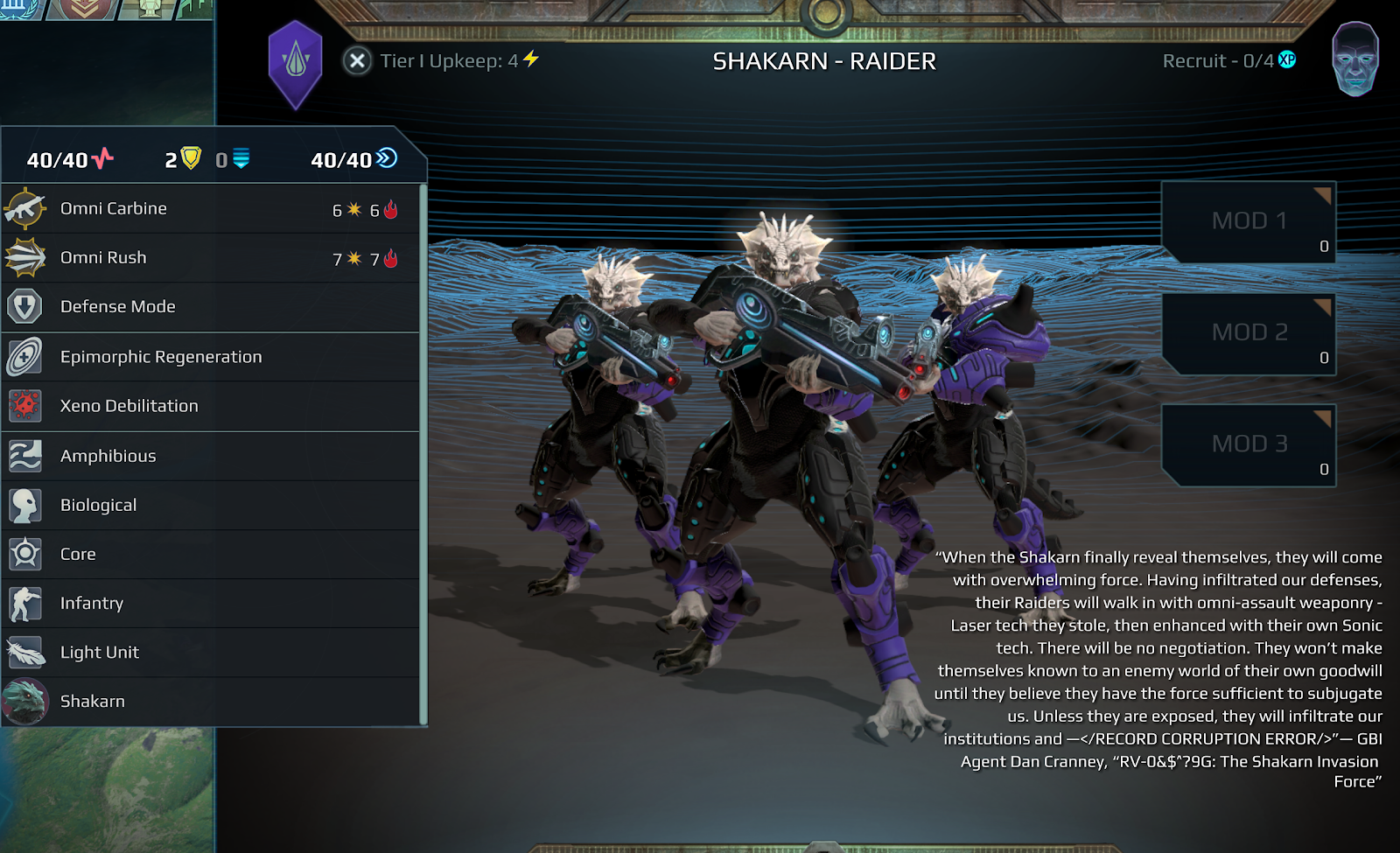The height and width of the screenshot is (853, 1400).
Task: Close the Shakarn Raider unit panel
Action: (357, 61)
